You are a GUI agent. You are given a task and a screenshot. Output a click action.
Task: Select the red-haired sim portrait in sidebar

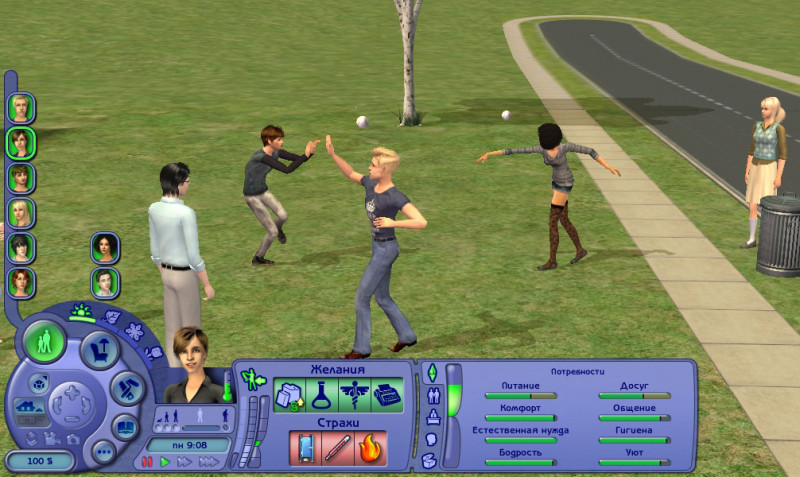[20, 283]
